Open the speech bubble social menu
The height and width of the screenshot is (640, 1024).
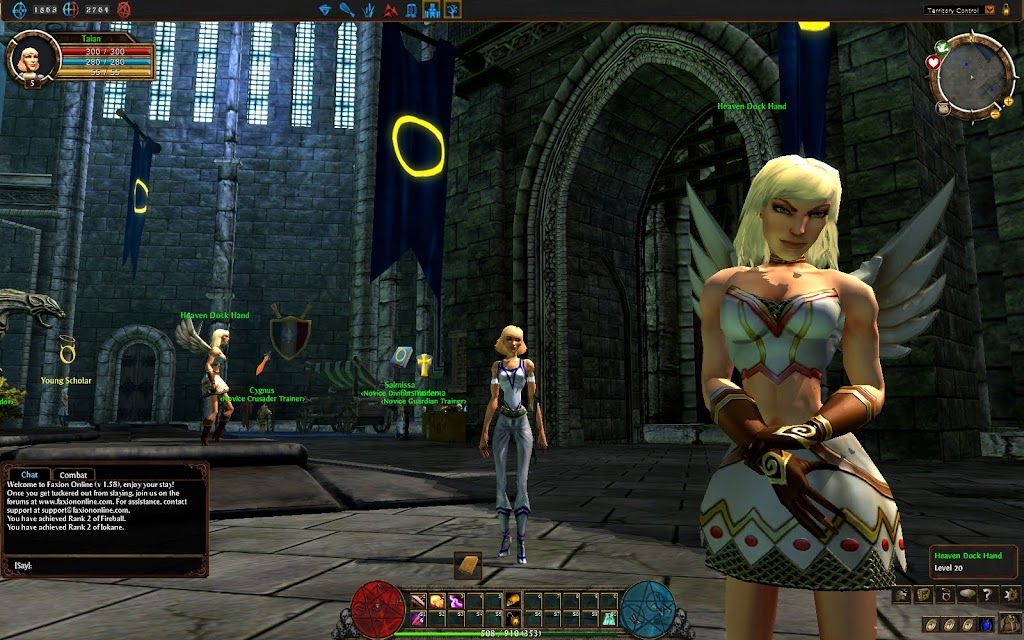coord(966,595)
